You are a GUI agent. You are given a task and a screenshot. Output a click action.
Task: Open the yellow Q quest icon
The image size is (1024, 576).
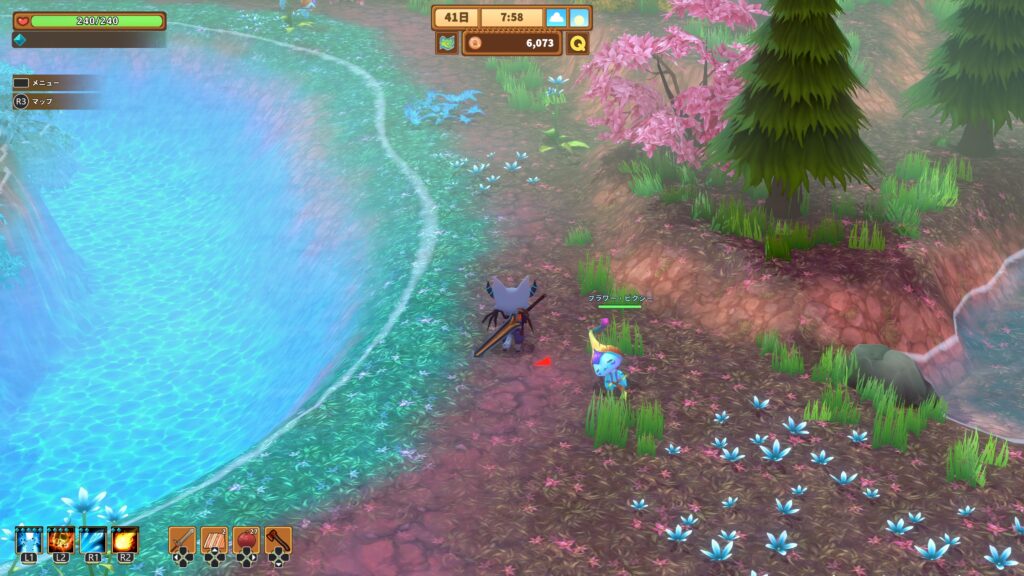(x=578, y=43)
